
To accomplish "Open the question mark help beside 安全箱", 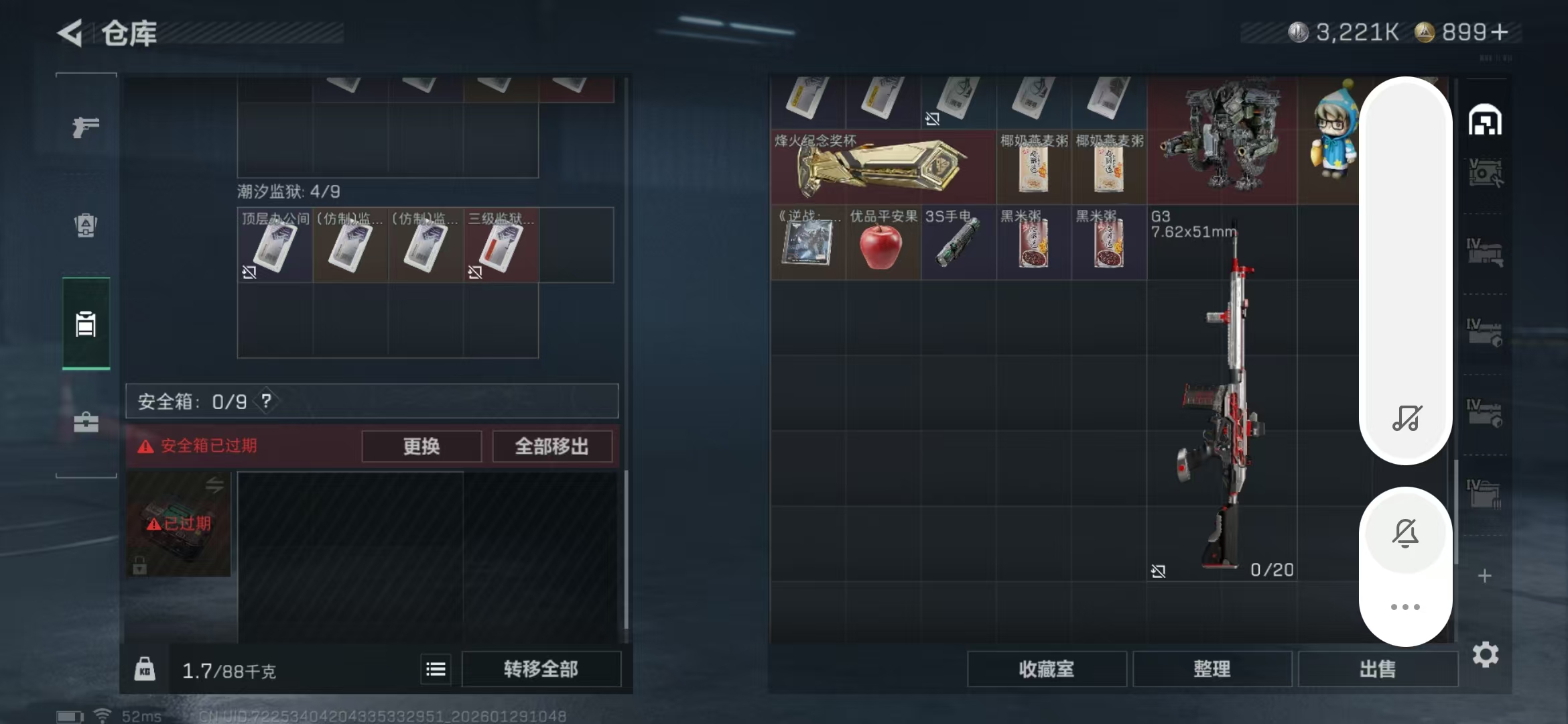I will 267,402.
